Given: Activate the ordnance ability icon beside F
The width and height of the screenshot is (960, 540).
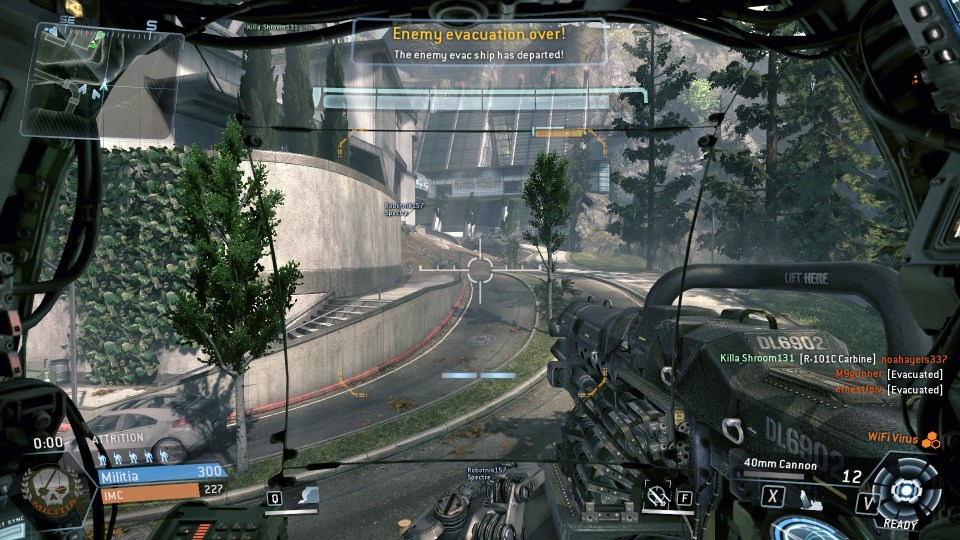Looking at the screenshot, I should click(x=657, y=494).
